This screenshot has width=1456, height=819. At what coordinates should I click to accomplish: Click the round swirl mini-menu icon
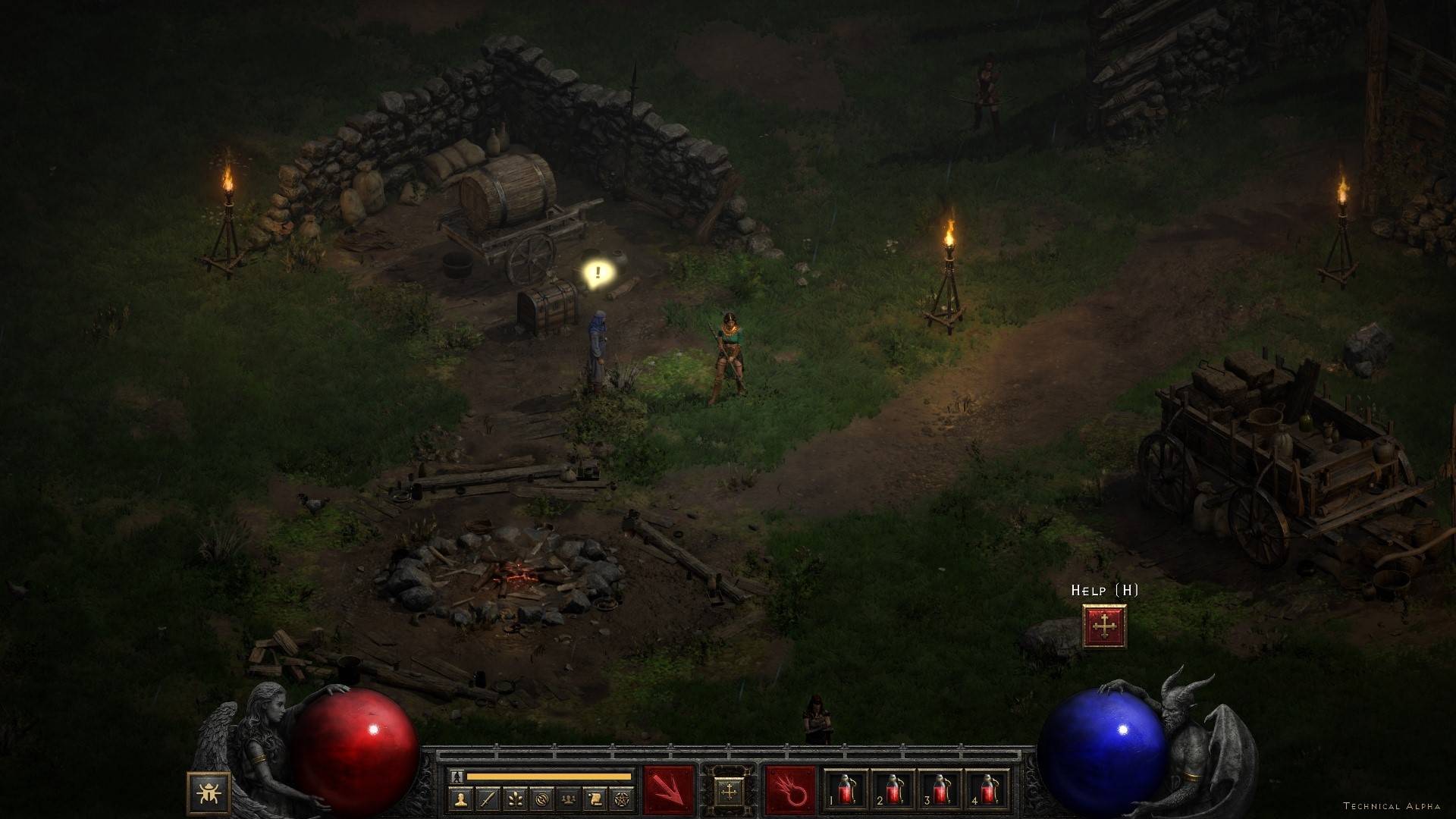tap(541, 799)
